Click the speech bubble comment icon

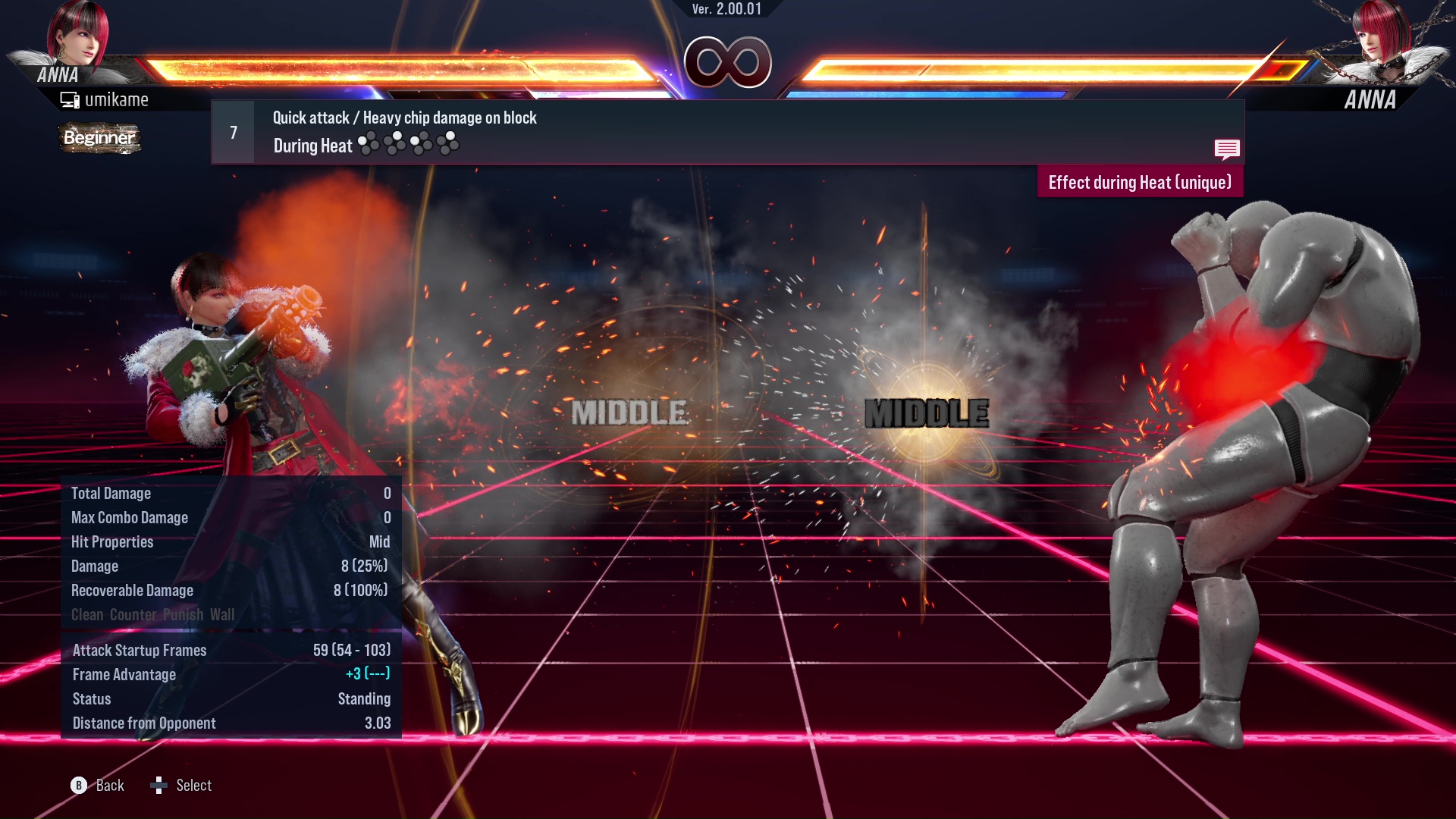(x=1227, y=149)
